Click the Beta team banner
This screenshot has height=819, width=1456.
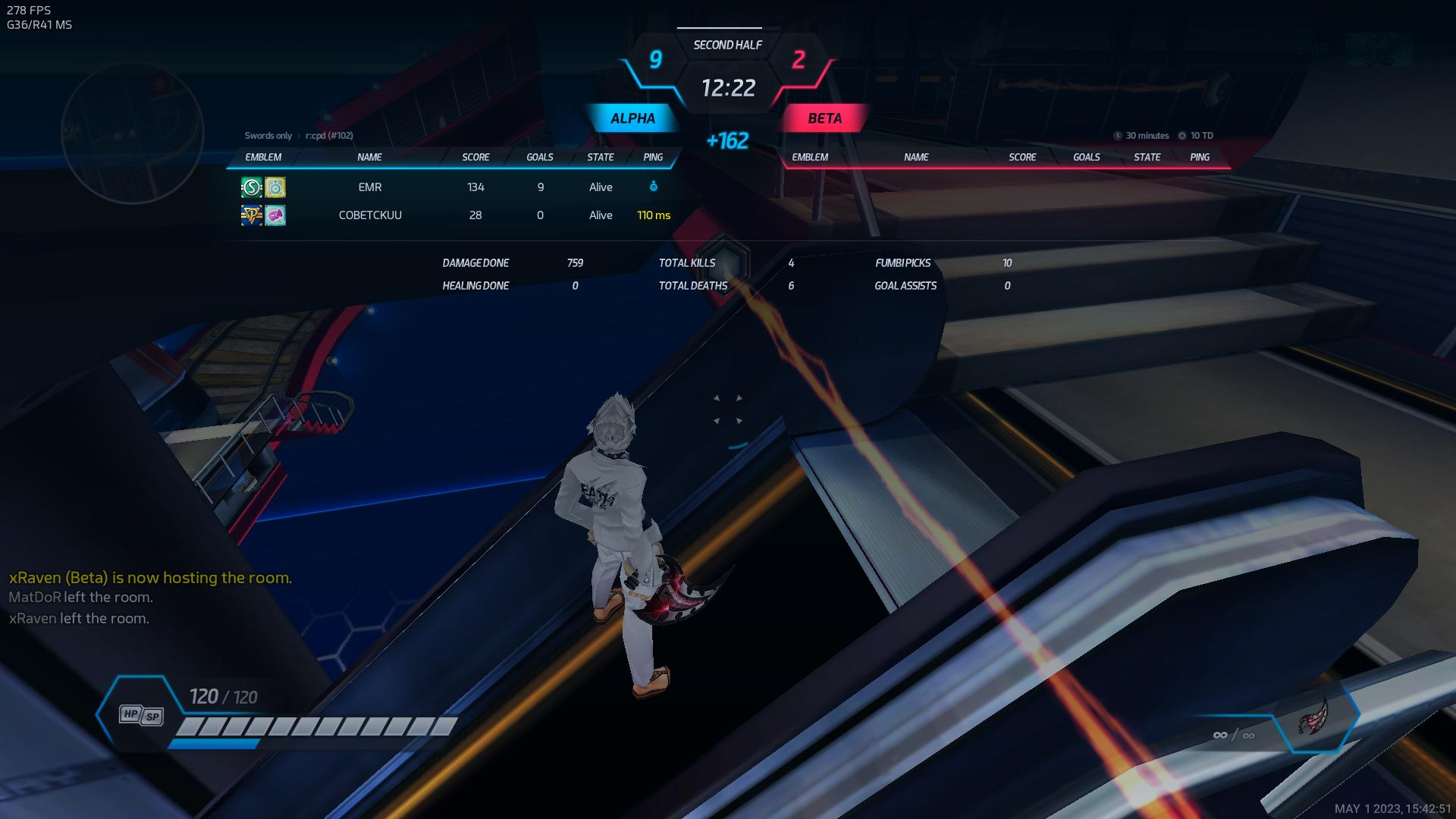point(824,118)
